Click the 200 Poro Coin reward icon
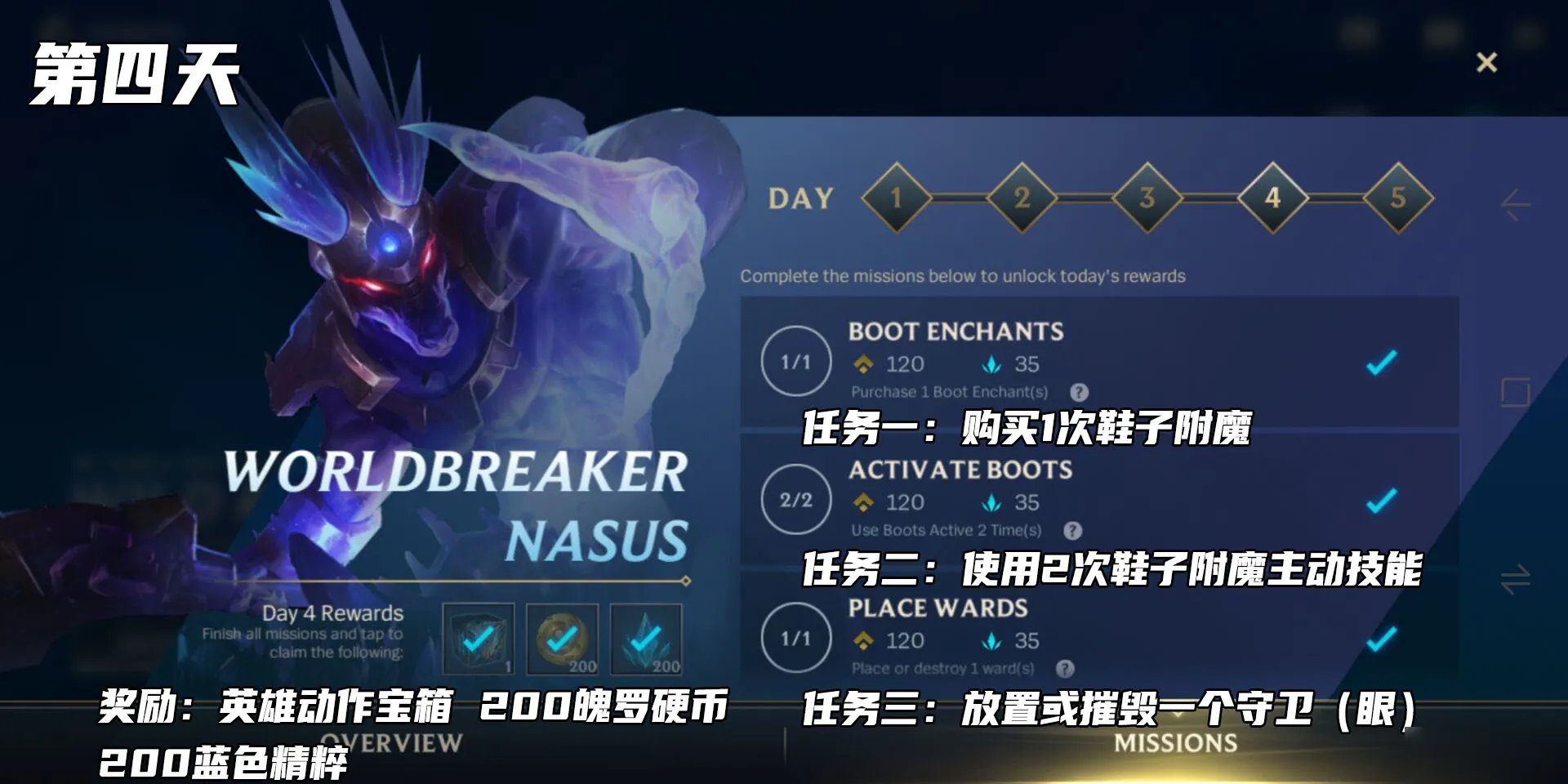 click(563, 639)
